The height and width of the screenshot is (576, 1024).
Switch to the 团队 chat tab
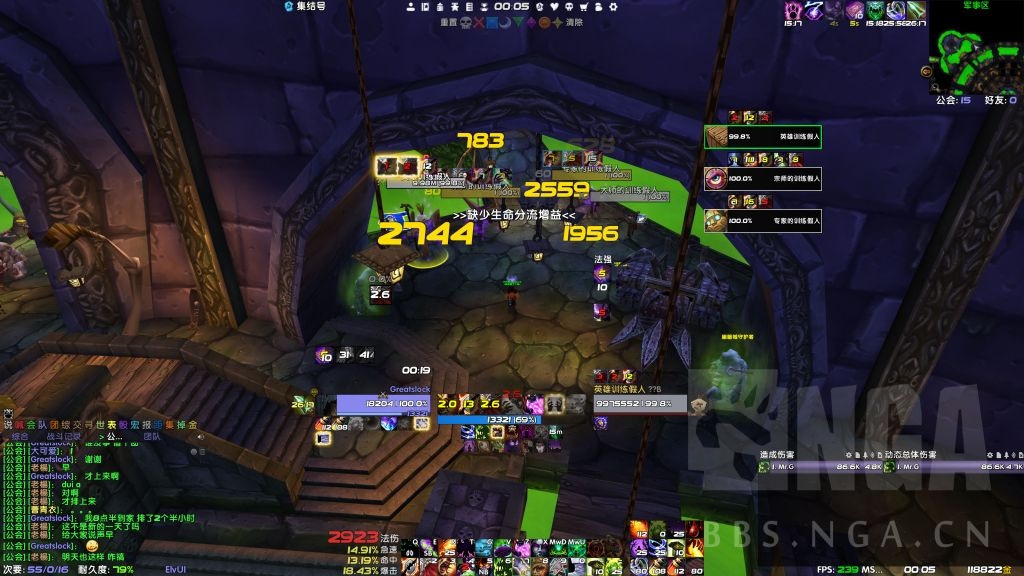152,436
